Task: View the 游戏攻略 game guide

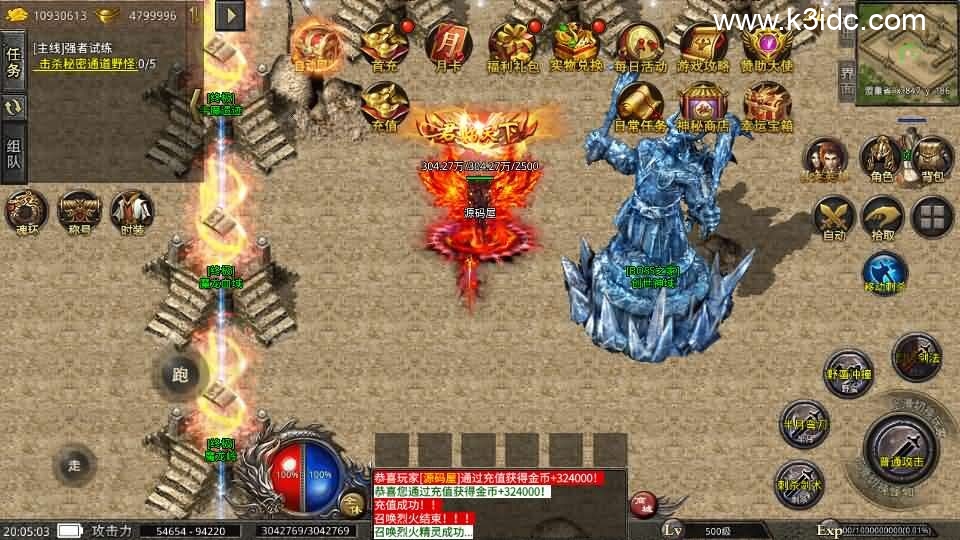Action: pyautogui.click(x=703, y=45)
